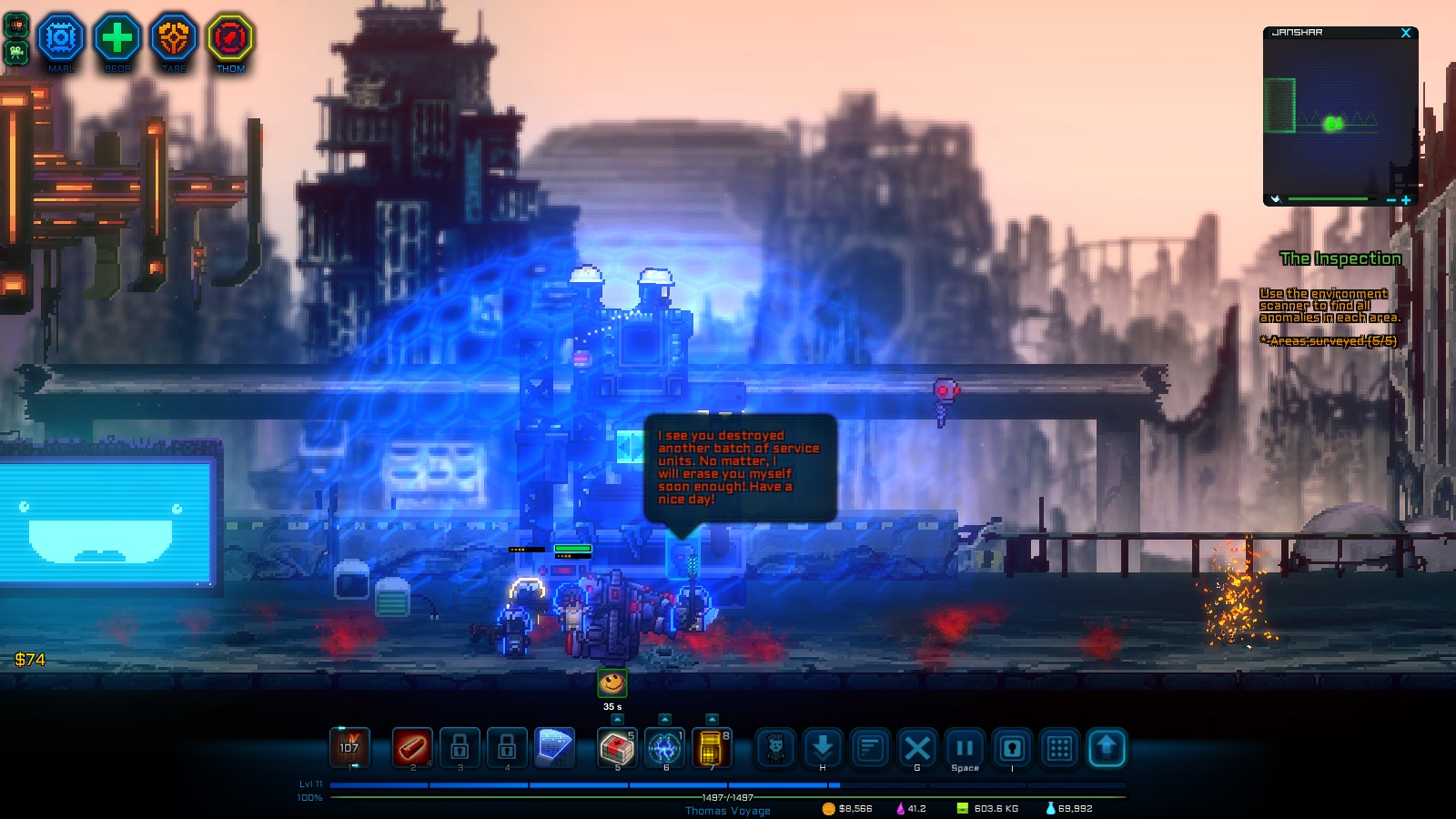
Task: Expand the hotbar with the cyan up-arrow button
Action: (1107, 749)
